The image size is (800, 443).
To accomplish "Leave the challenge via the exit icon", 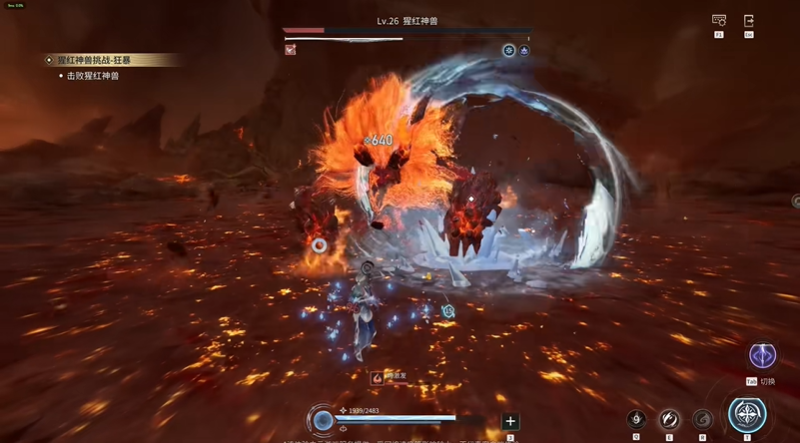I will point(748,21).
